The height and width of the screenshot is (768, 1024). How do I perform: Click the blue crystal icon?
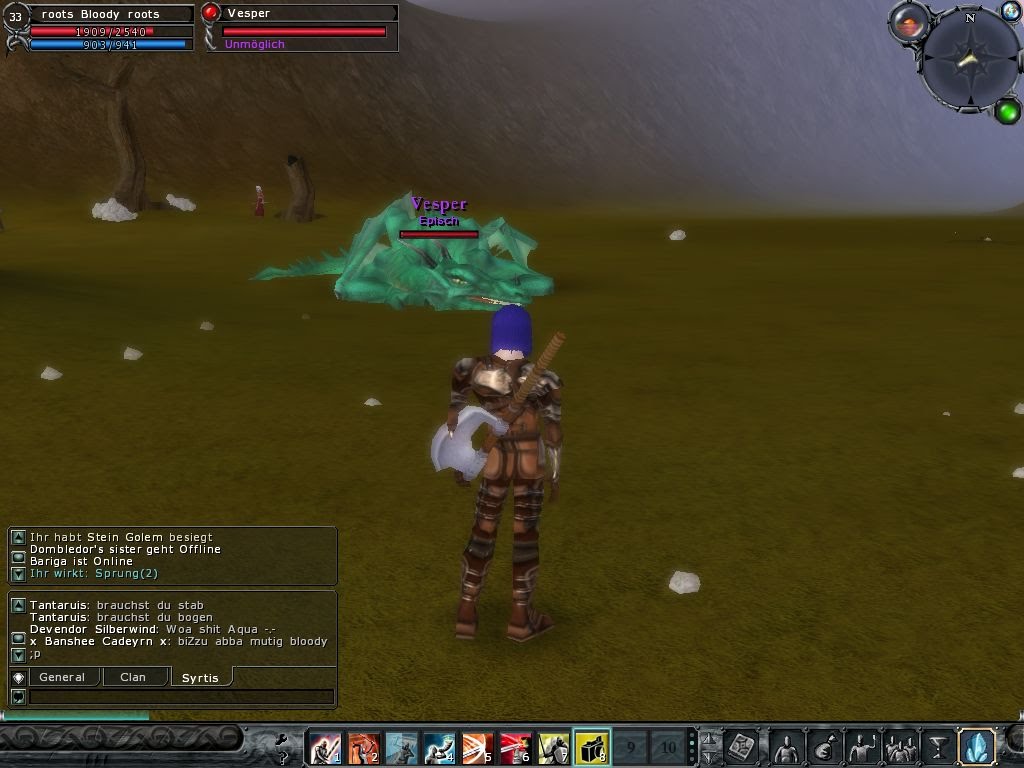[x=976, y=747]
